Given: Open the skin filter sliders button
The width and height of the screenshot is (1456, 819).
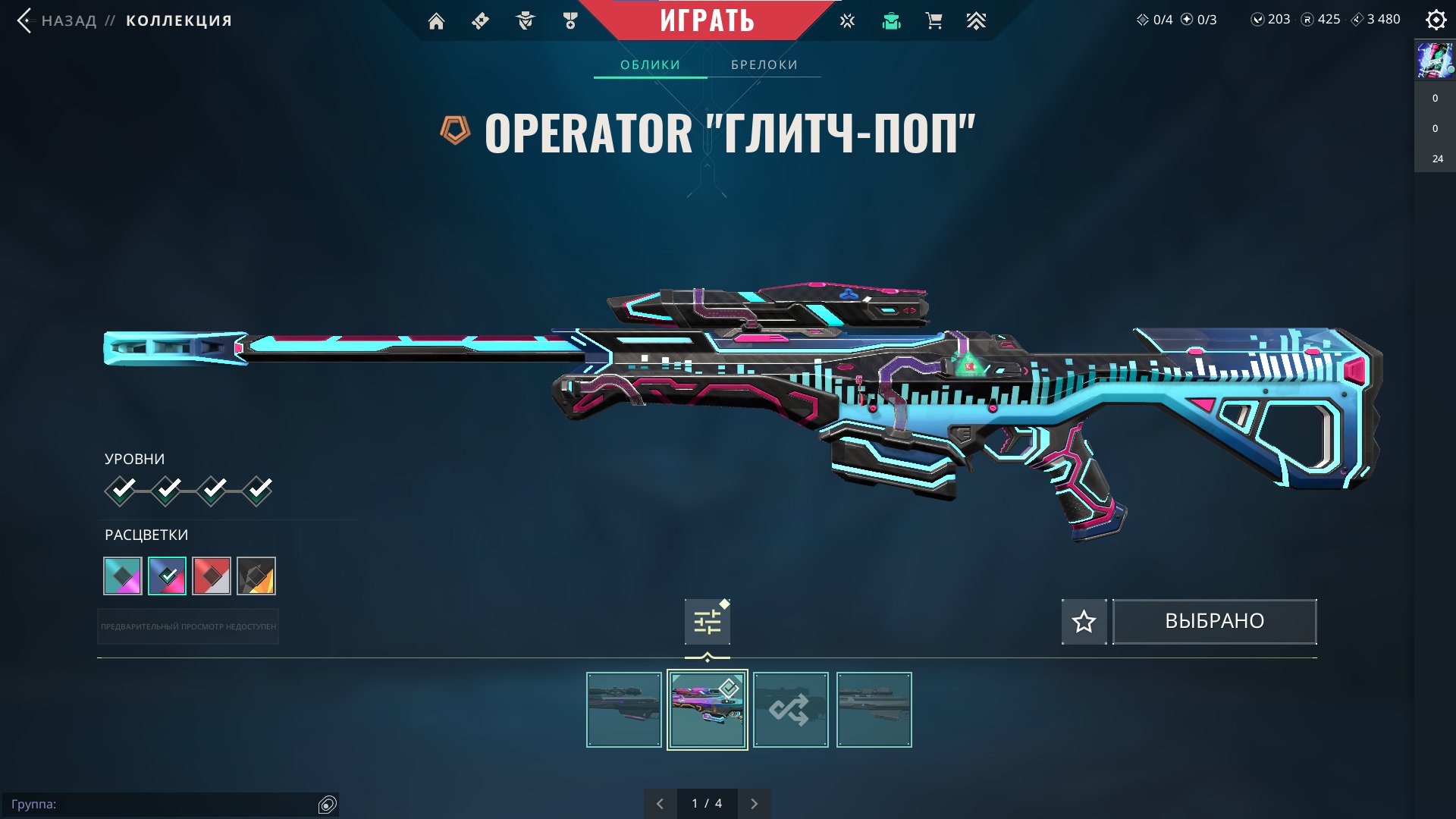Looking at the screenshot, I should pyautogui.click(x=707, y=622).
